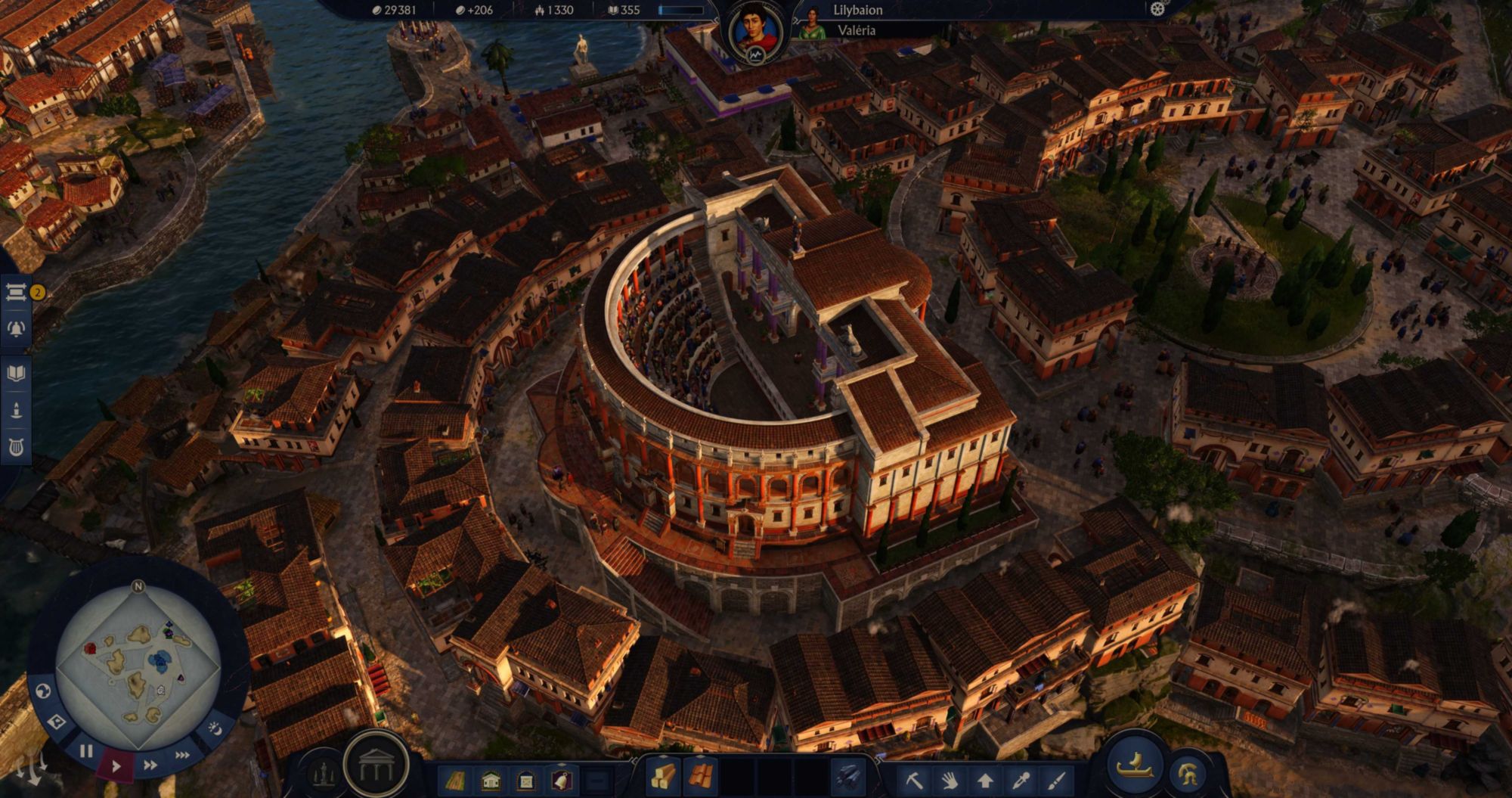
Task: Toggle the day and night cycle
Action: (215, 728)
